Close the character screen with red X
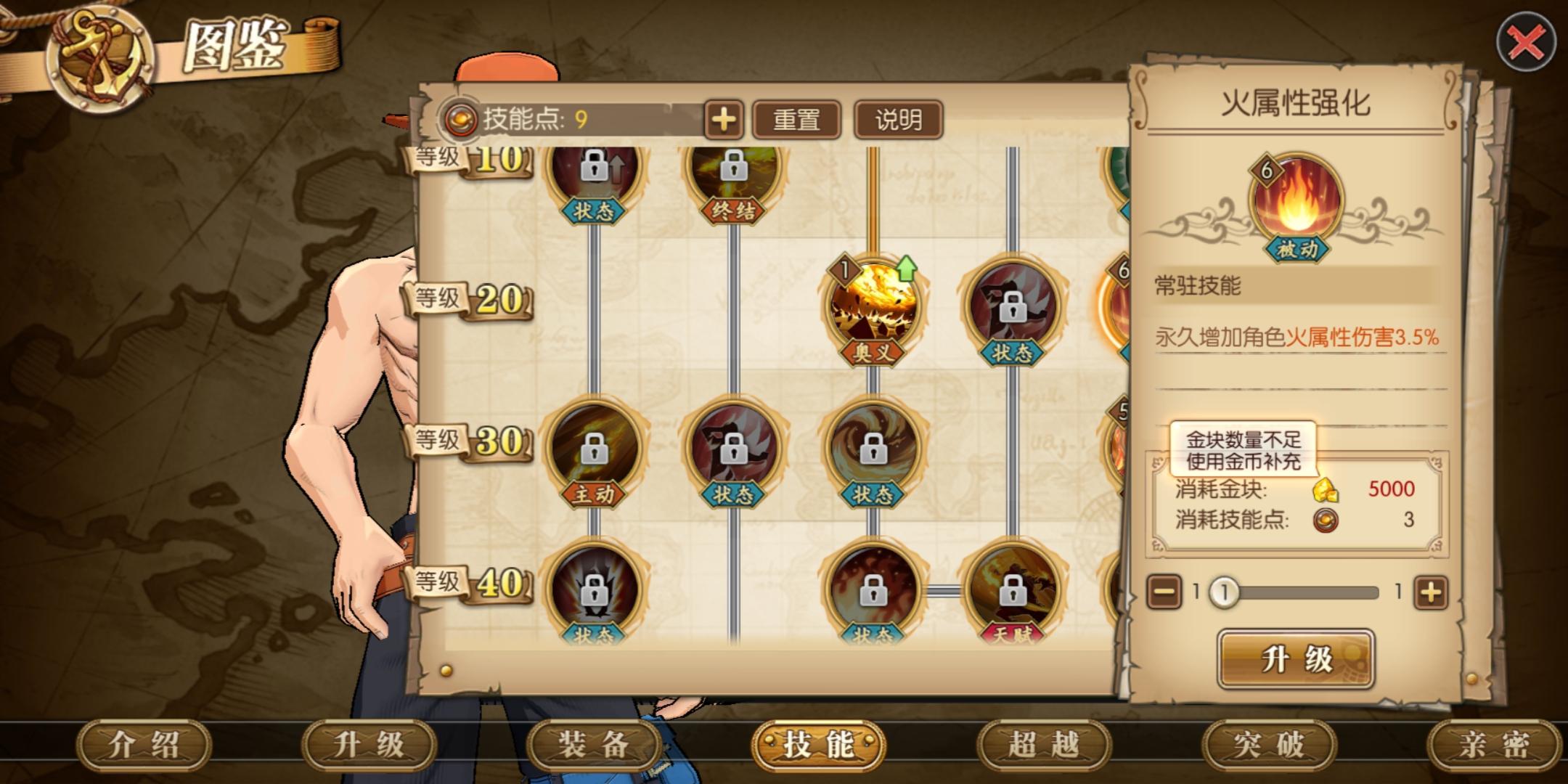Image resolution: width=1568 pixels, height=784 pixels. [1525, 43]
